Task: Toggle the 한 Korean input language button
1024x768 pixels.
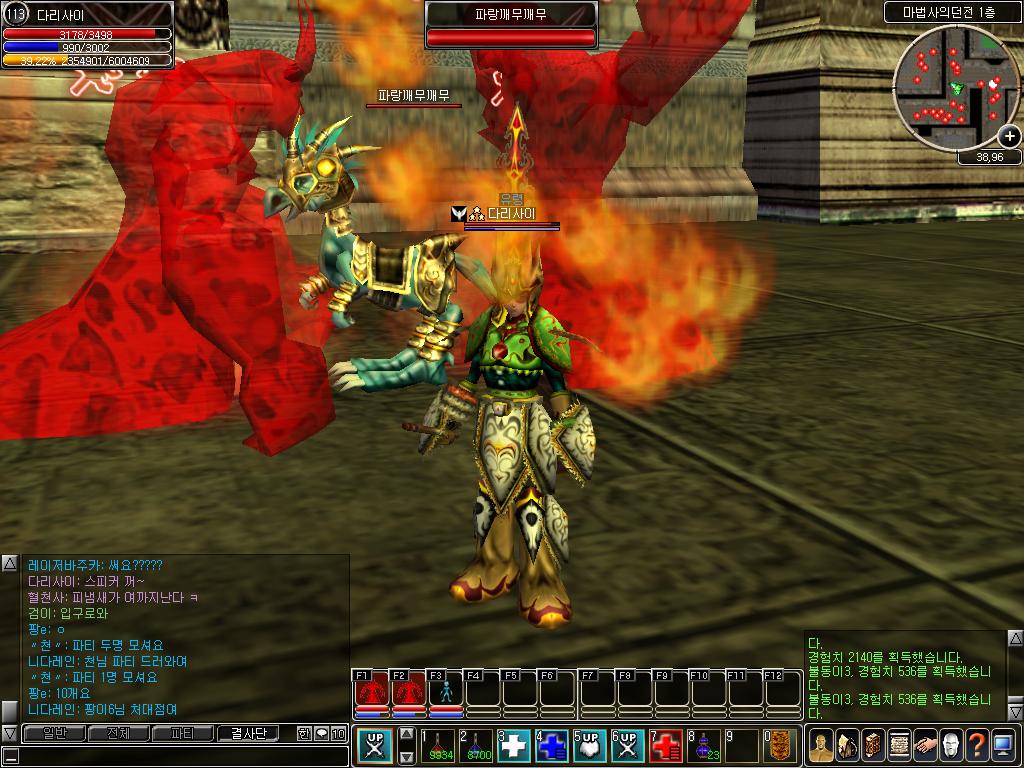Action: click(304, 733)
